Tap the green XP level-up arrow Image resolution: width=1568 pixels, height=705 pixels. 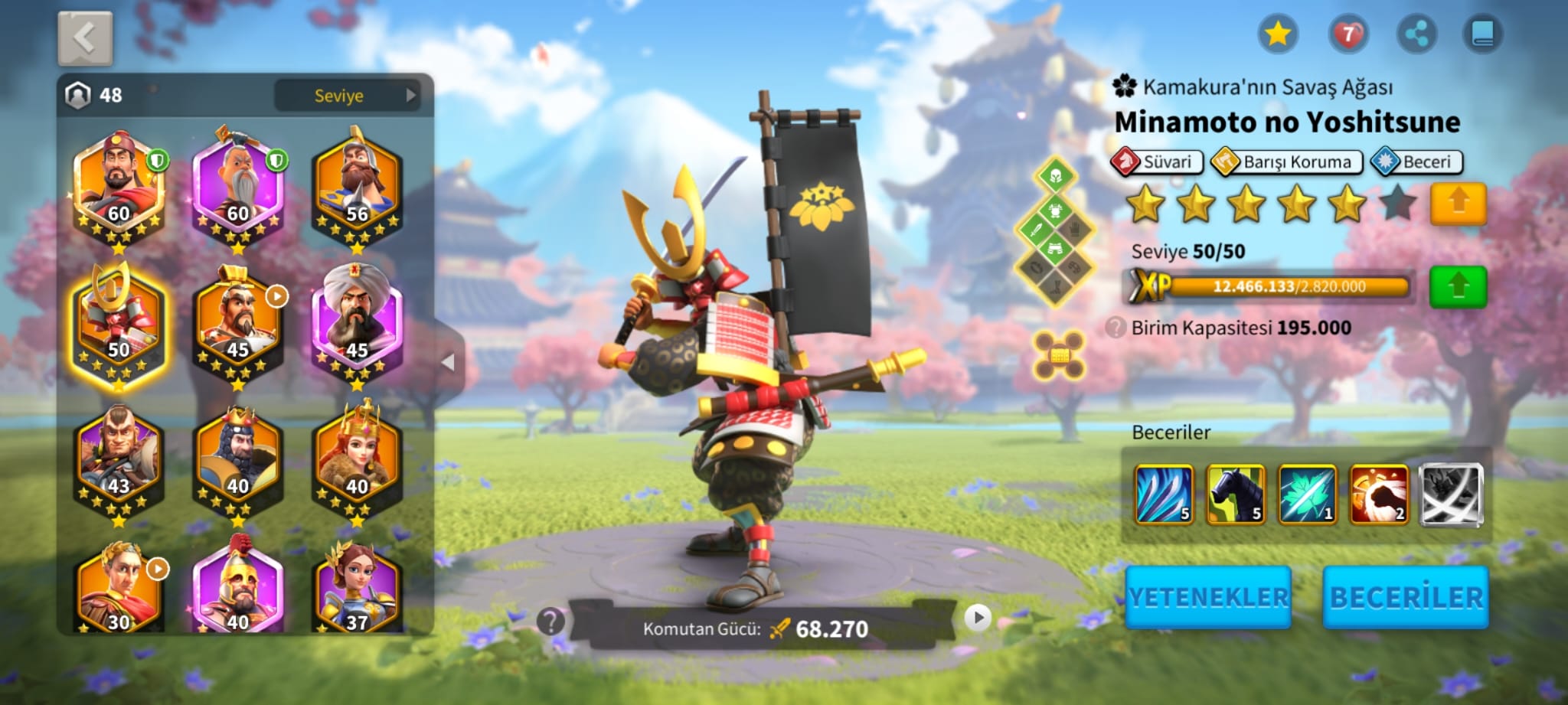click(x=1458, y=287)
